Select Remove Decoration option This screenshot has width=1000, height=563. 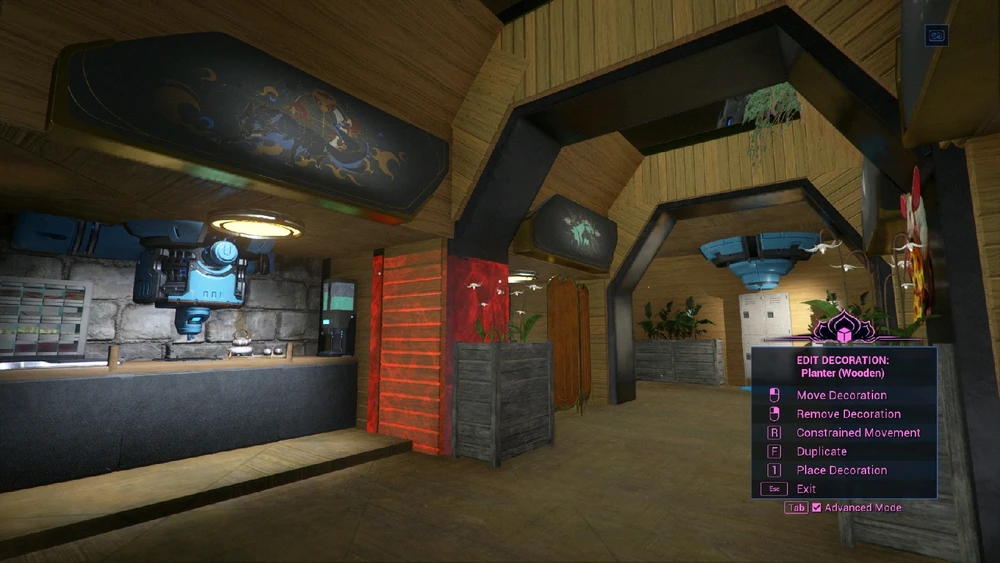point(848,414)
